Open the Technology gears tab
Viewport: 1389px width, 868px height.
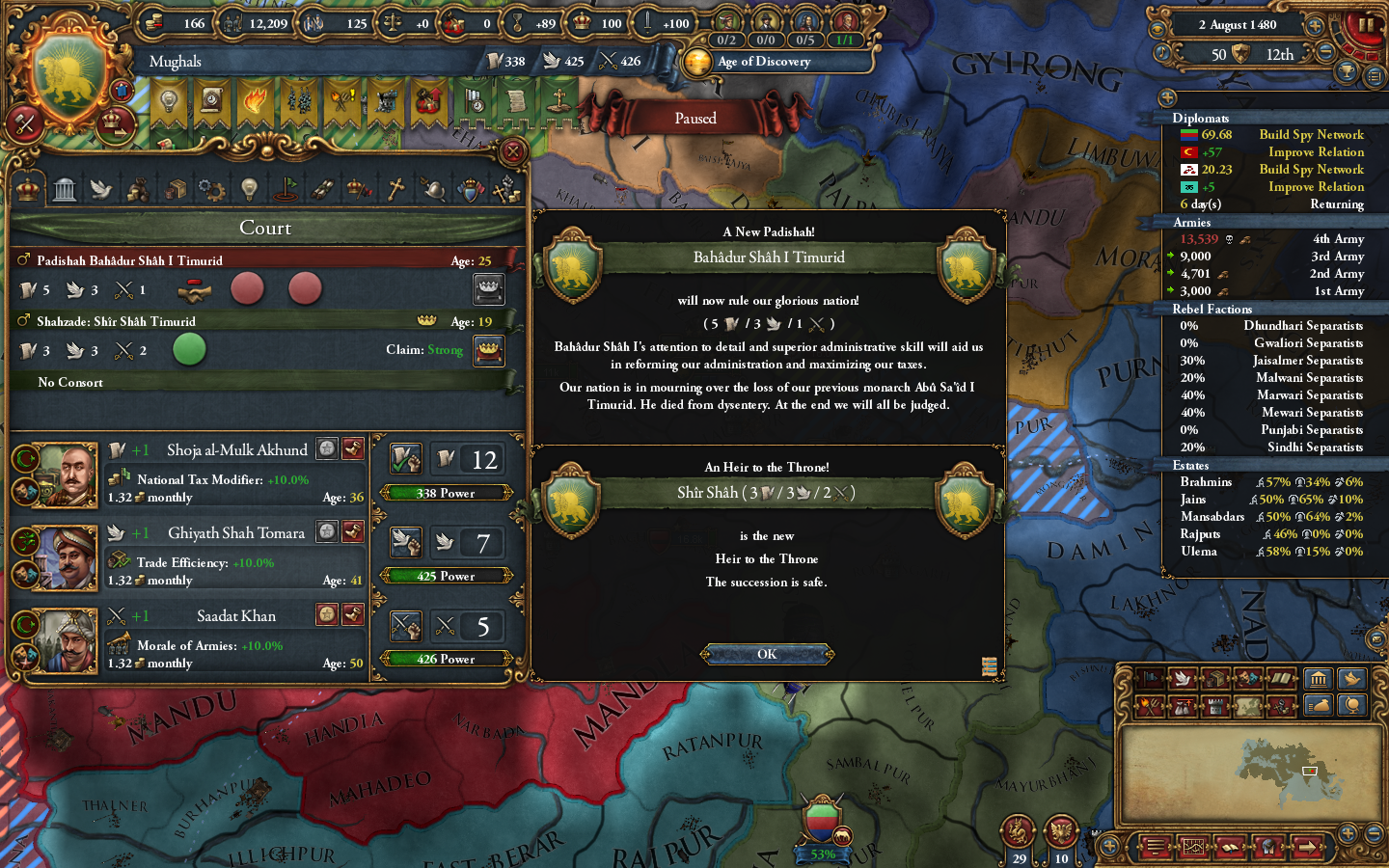[211, 188]
